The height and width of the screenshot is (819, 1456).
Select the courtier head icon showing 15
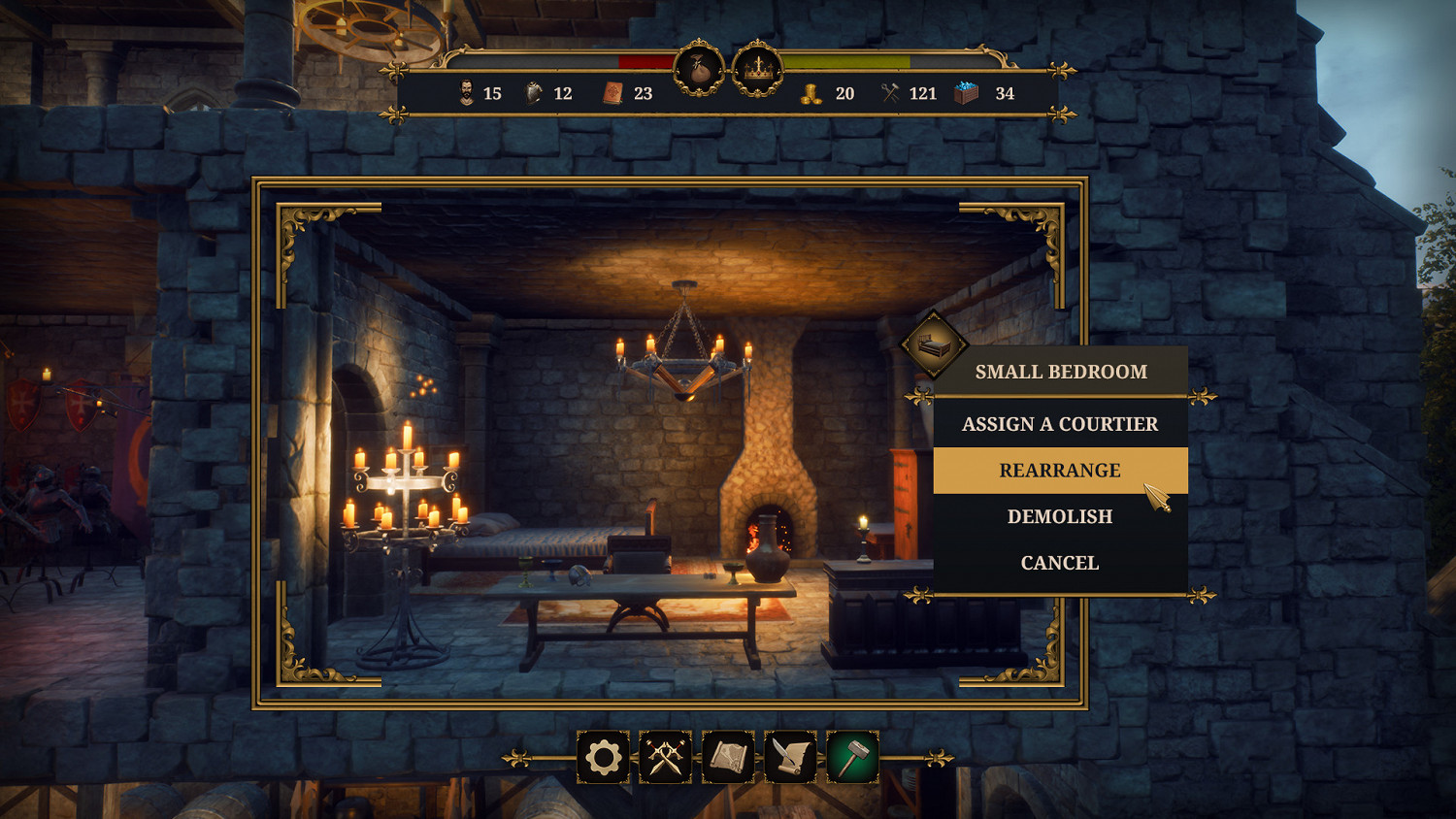468,93
